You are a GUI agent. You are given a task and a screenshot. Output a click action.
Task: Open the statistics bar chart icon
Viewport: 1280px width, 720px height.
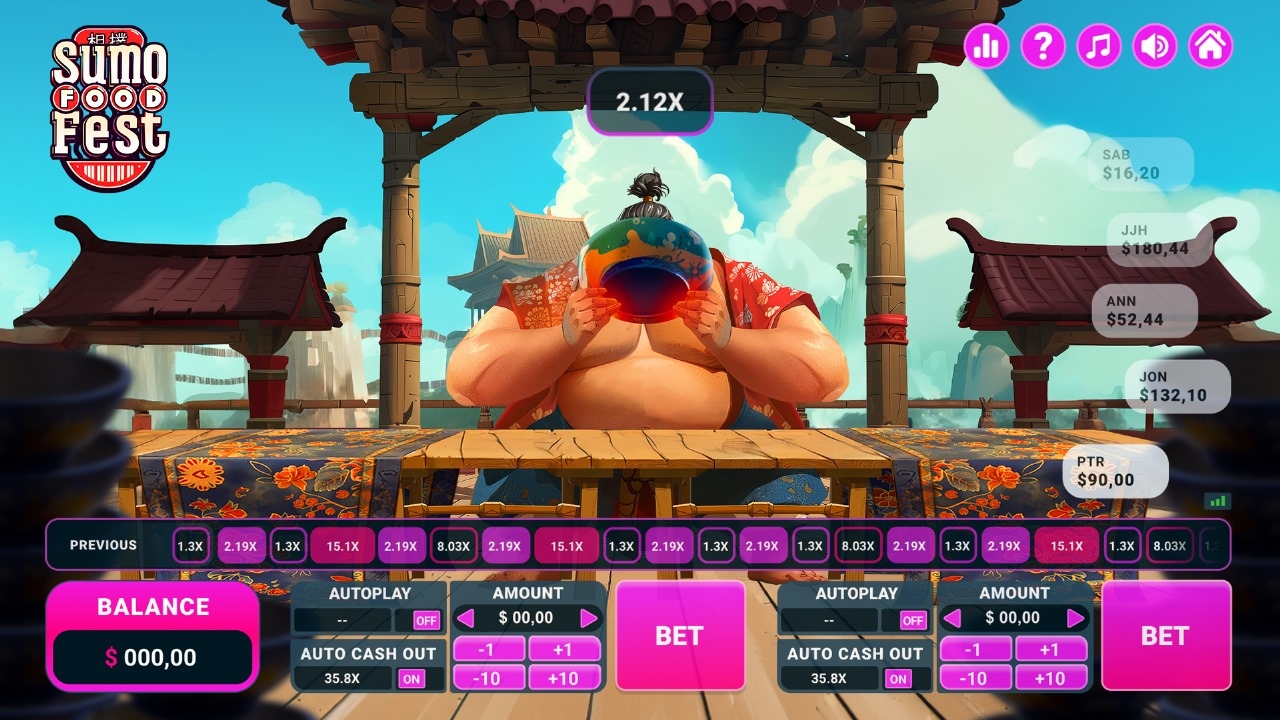986,46
